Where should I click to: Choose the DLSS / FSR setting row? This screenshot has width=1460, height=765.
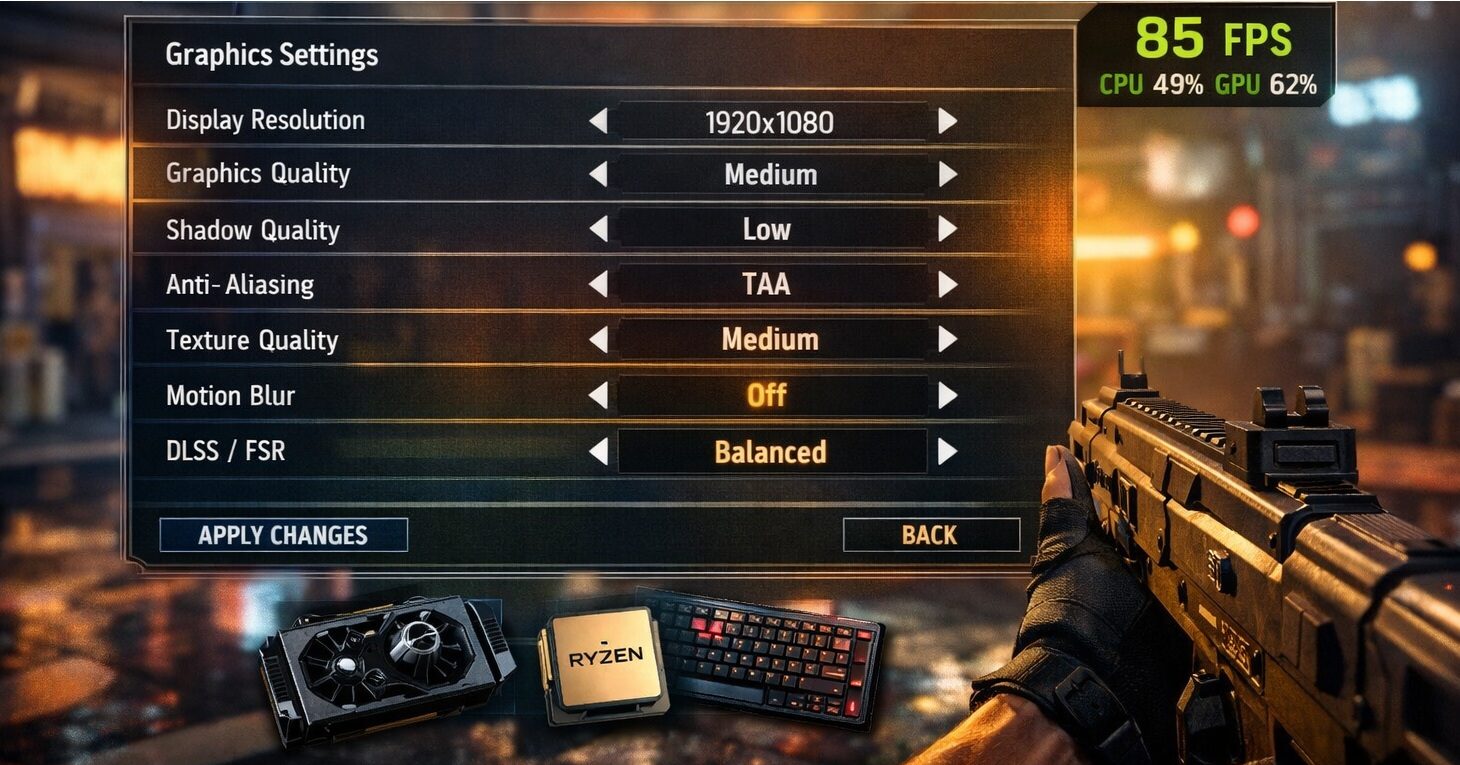(226, 452)
